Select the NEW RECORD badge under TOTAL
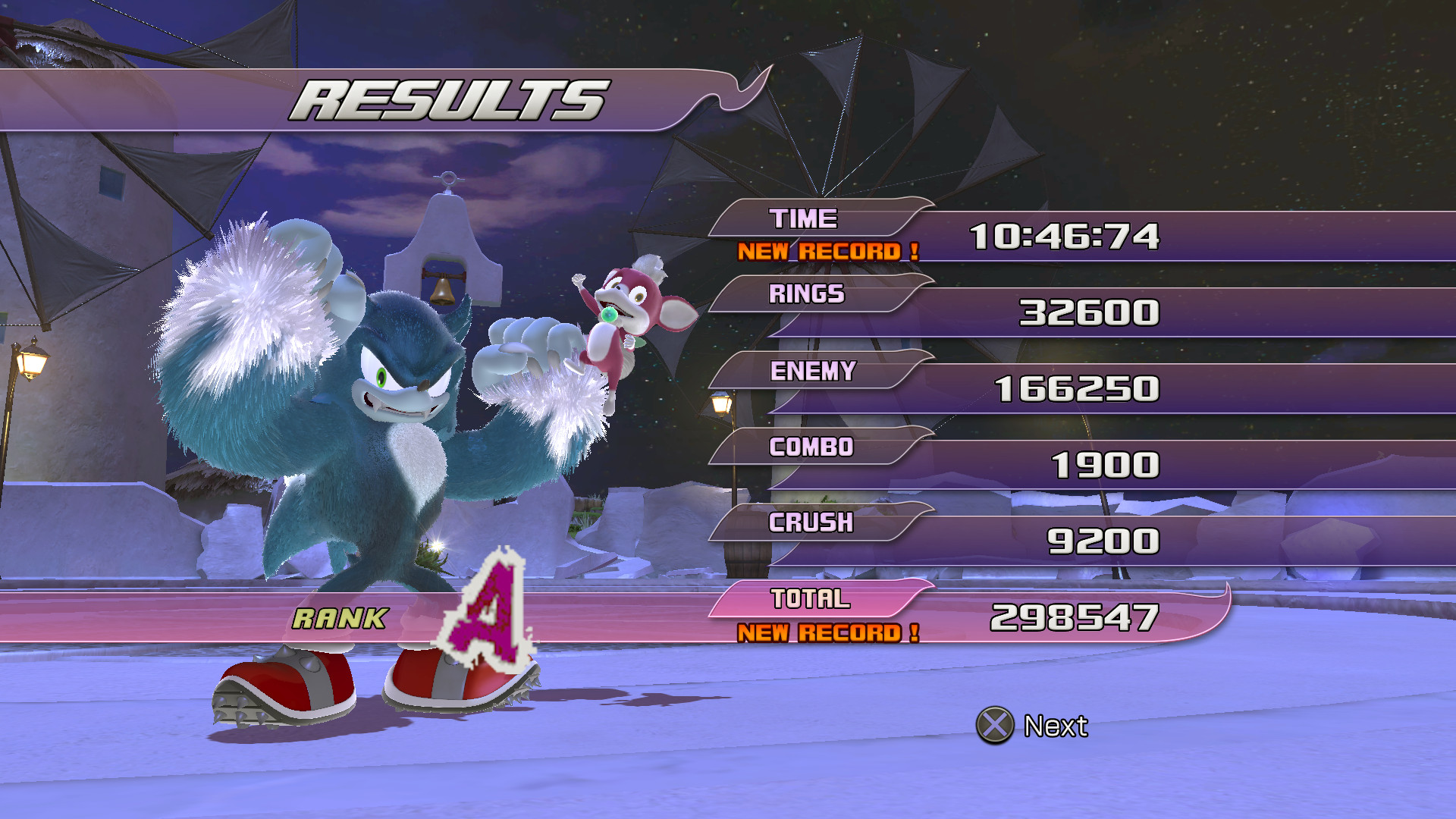 [x=827, y=630]
